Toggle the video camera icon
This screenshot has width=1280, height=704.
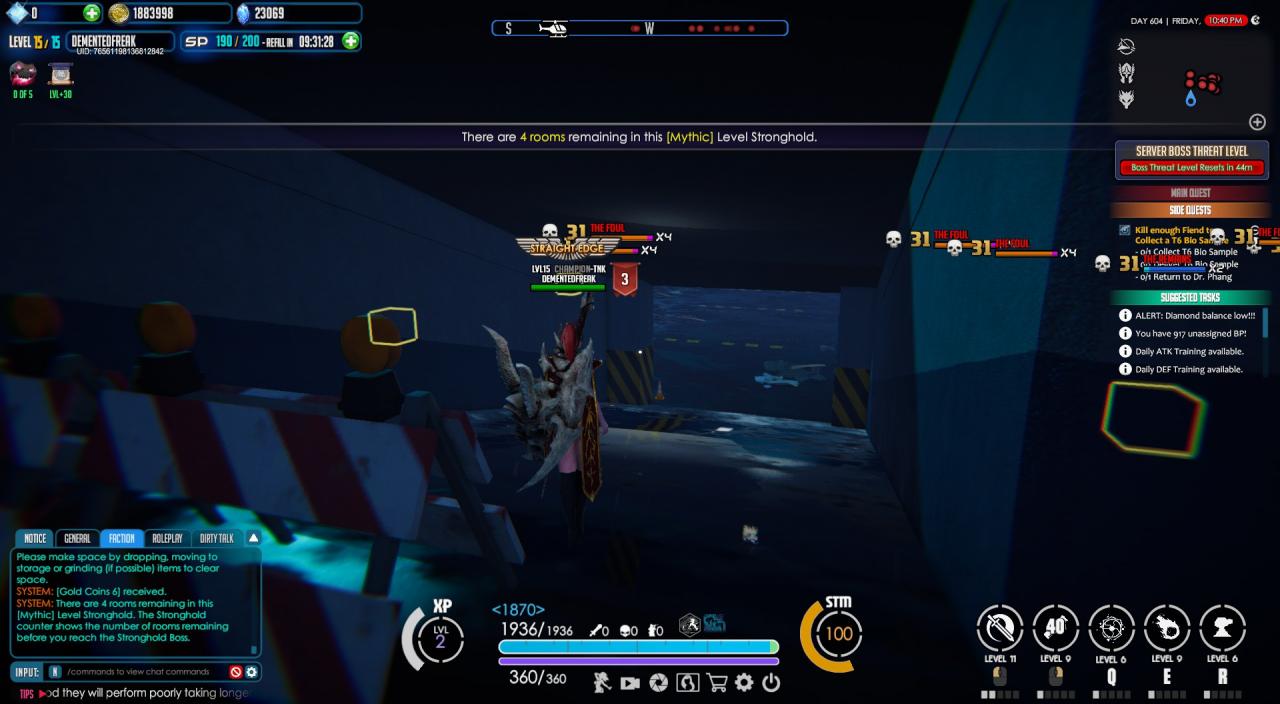629,683
